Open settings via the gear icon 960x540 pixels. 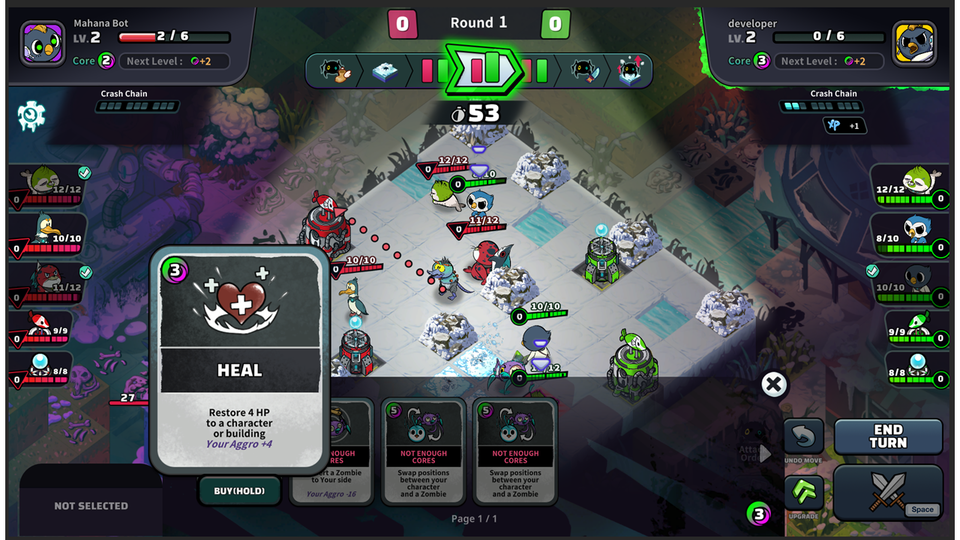point(31,117)
